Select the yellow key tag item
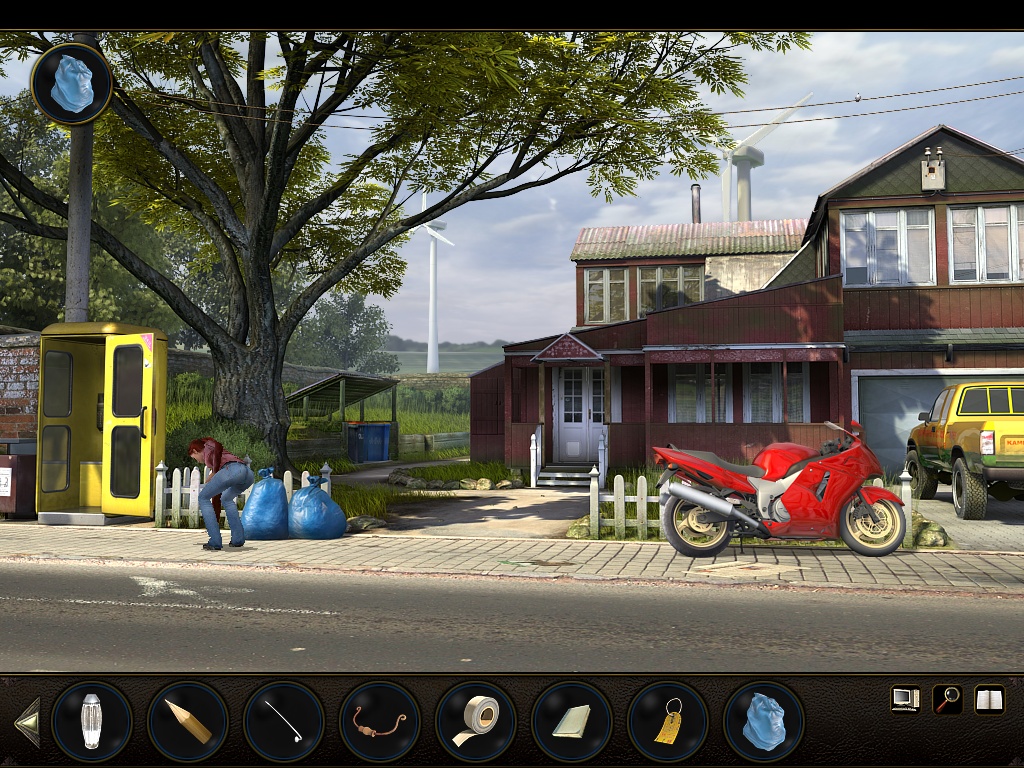Image resolution: width=1024 pixels, height=768 pixels. 668,721
